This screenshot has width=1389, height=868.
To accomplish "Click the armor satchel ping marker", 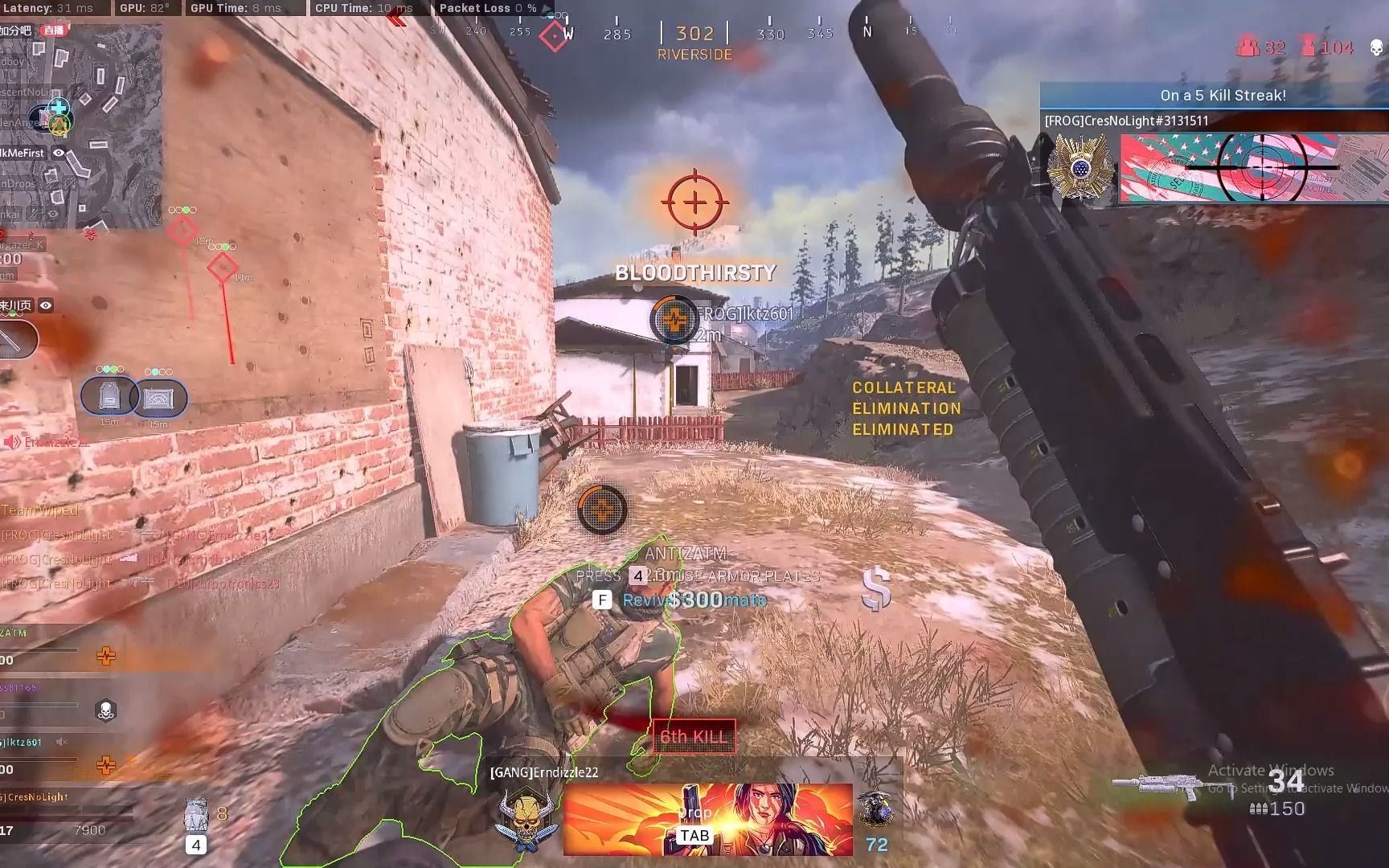I will (108, 397).
